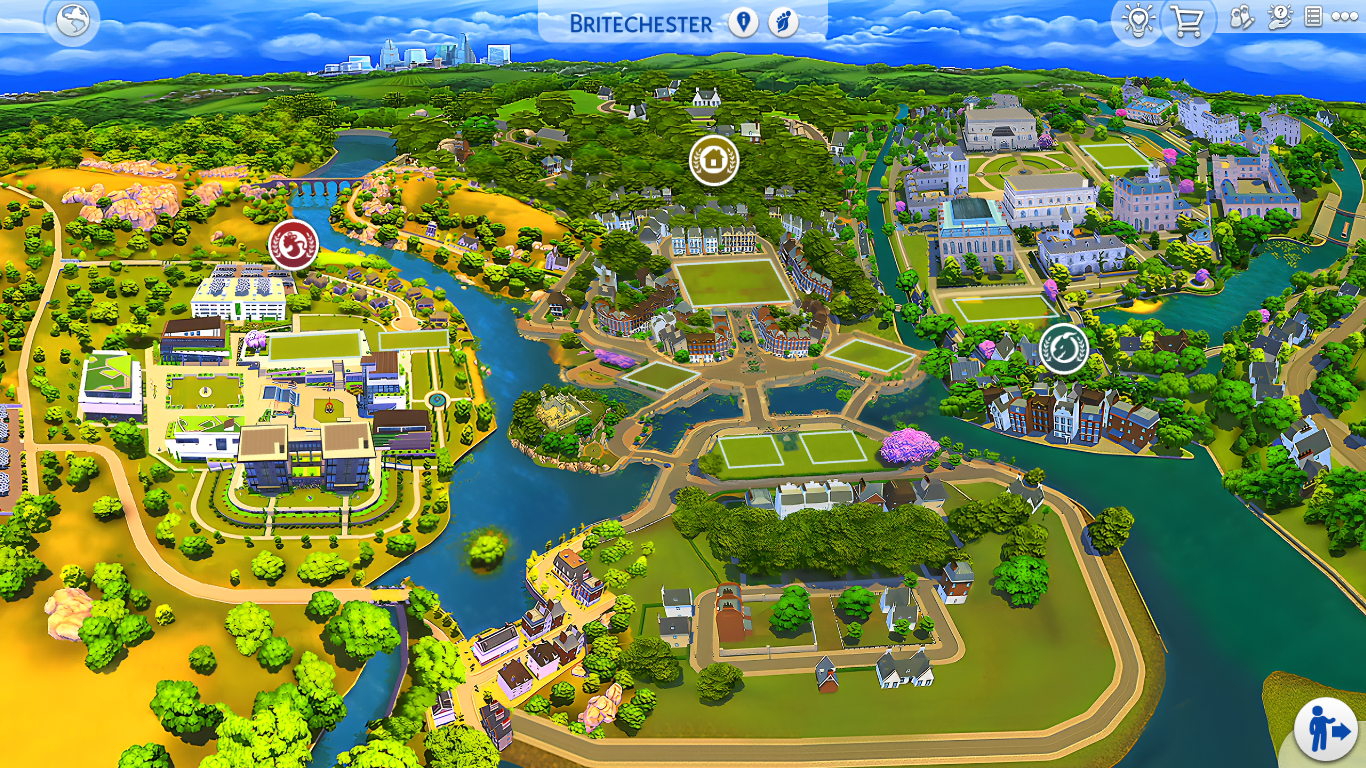Show Britechester world info pin icon
The image size is (1366, 768).
[x=743, y=23]
